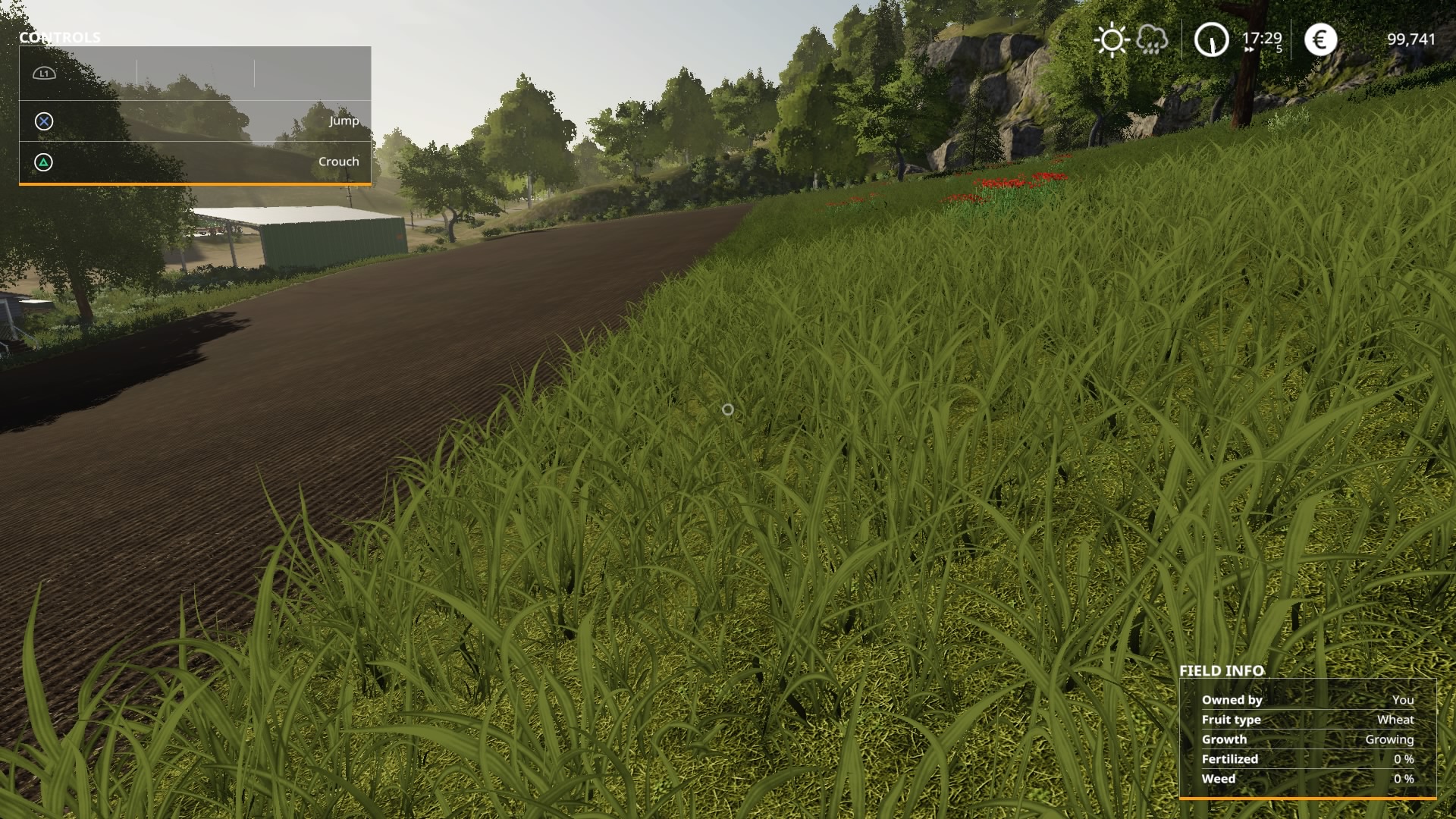1456x819 pixels.
Task: Click the Triangle button icon beside Crouch
Action: click(43, 162)
